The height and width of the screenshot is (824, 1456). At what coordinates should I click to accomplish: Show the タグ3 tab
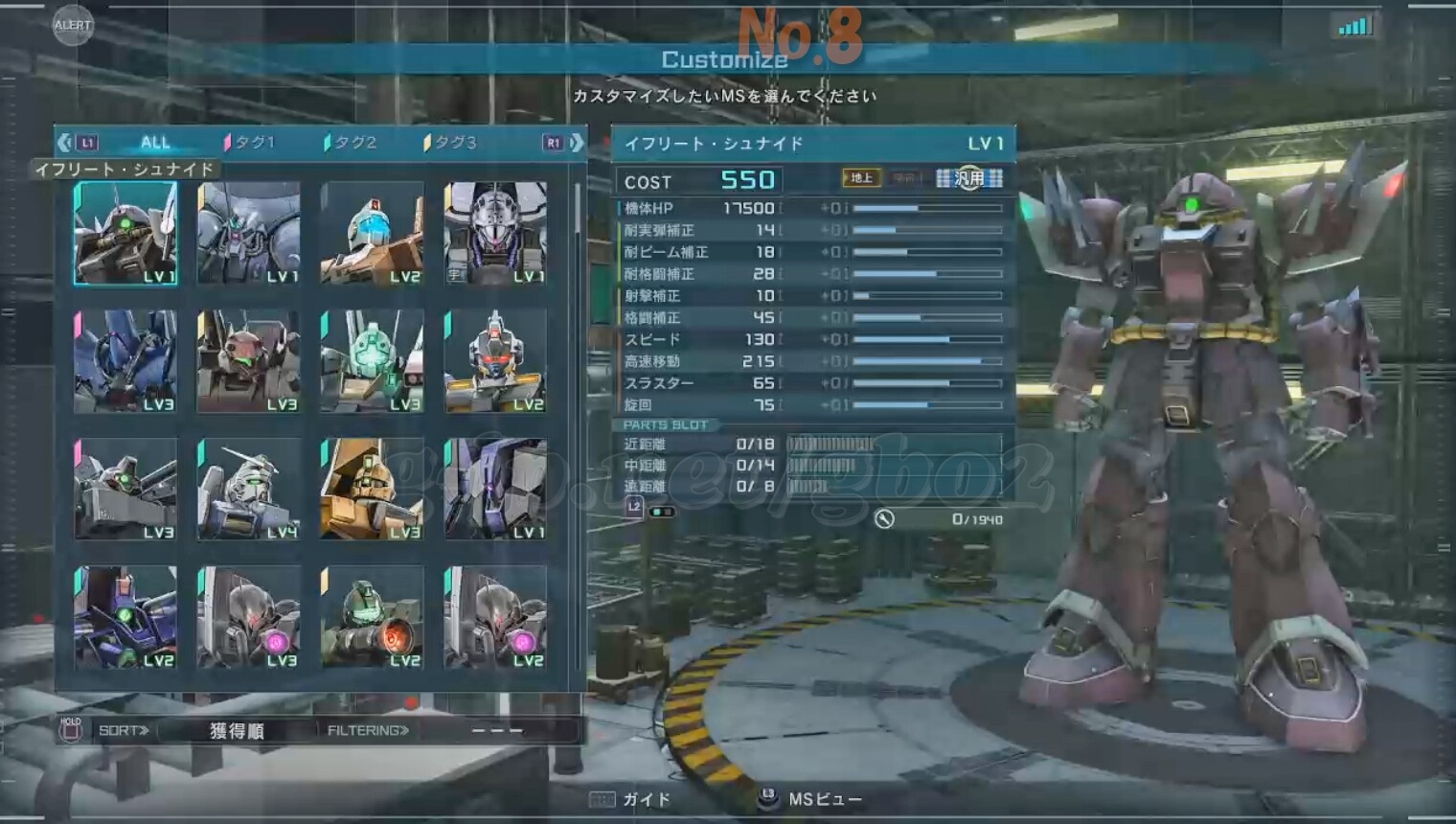[x=451, y=143]
